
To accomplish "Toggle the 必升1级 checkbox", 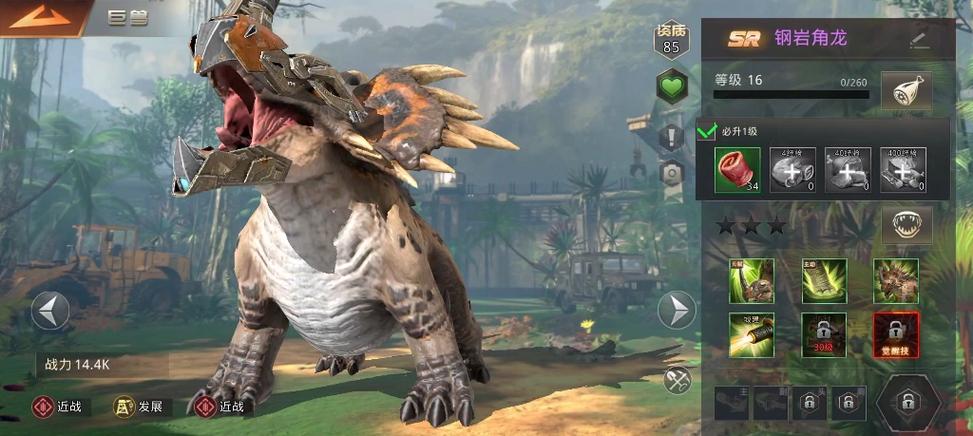I will pyautogui.click(x=707, y=131).
